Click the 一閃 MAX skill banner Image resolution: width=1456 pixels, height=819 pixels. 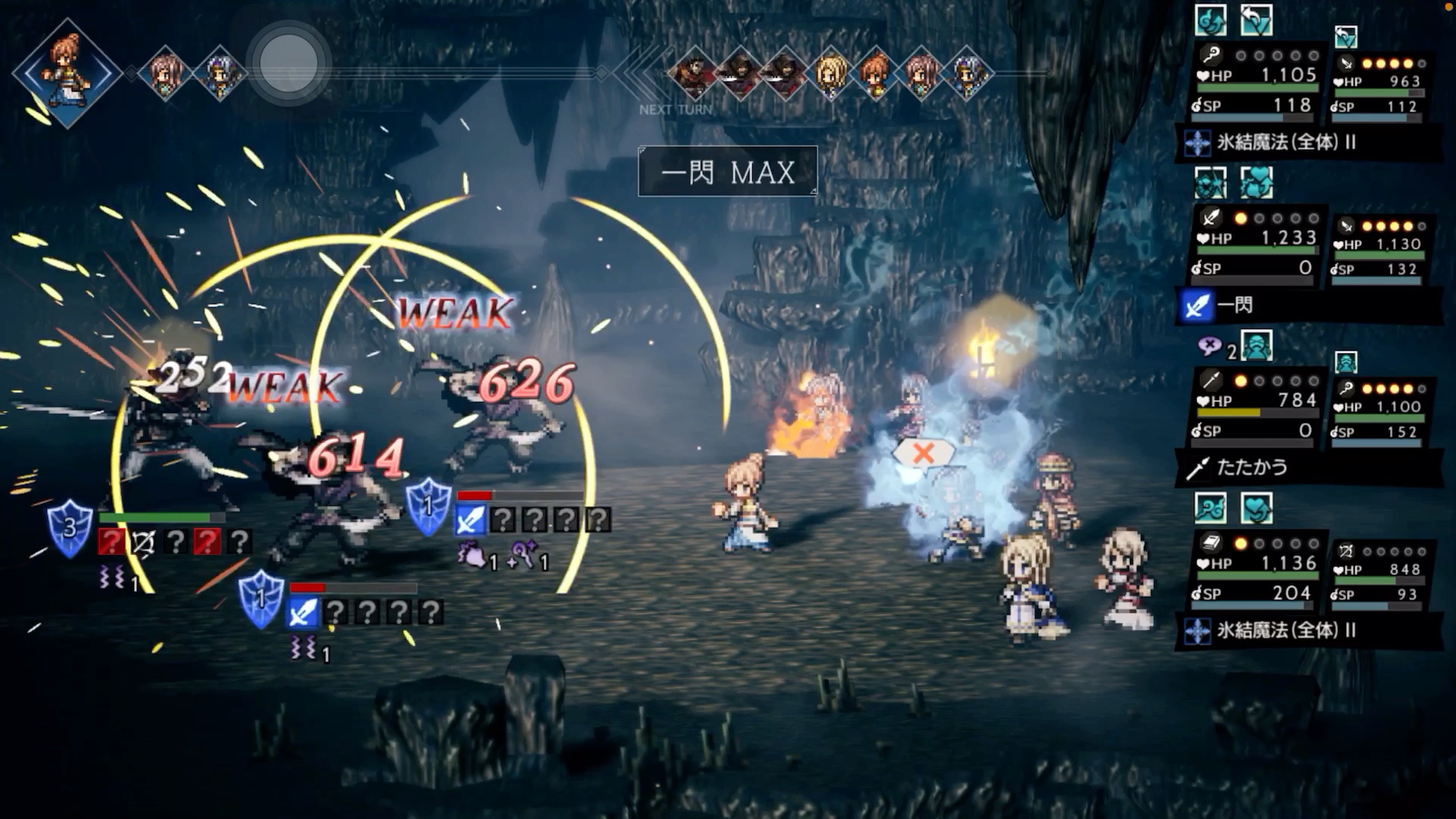[728, 172]
